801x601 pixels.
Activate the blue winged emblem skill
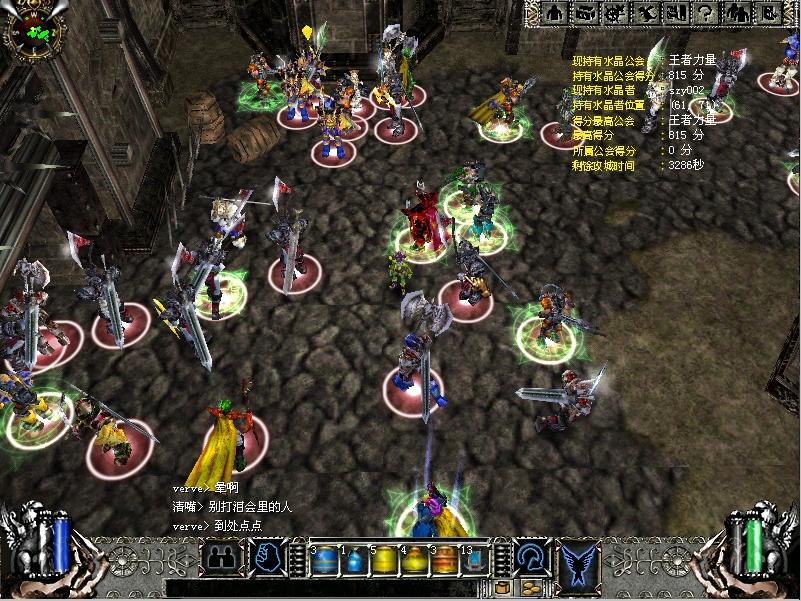coord(578,562)
